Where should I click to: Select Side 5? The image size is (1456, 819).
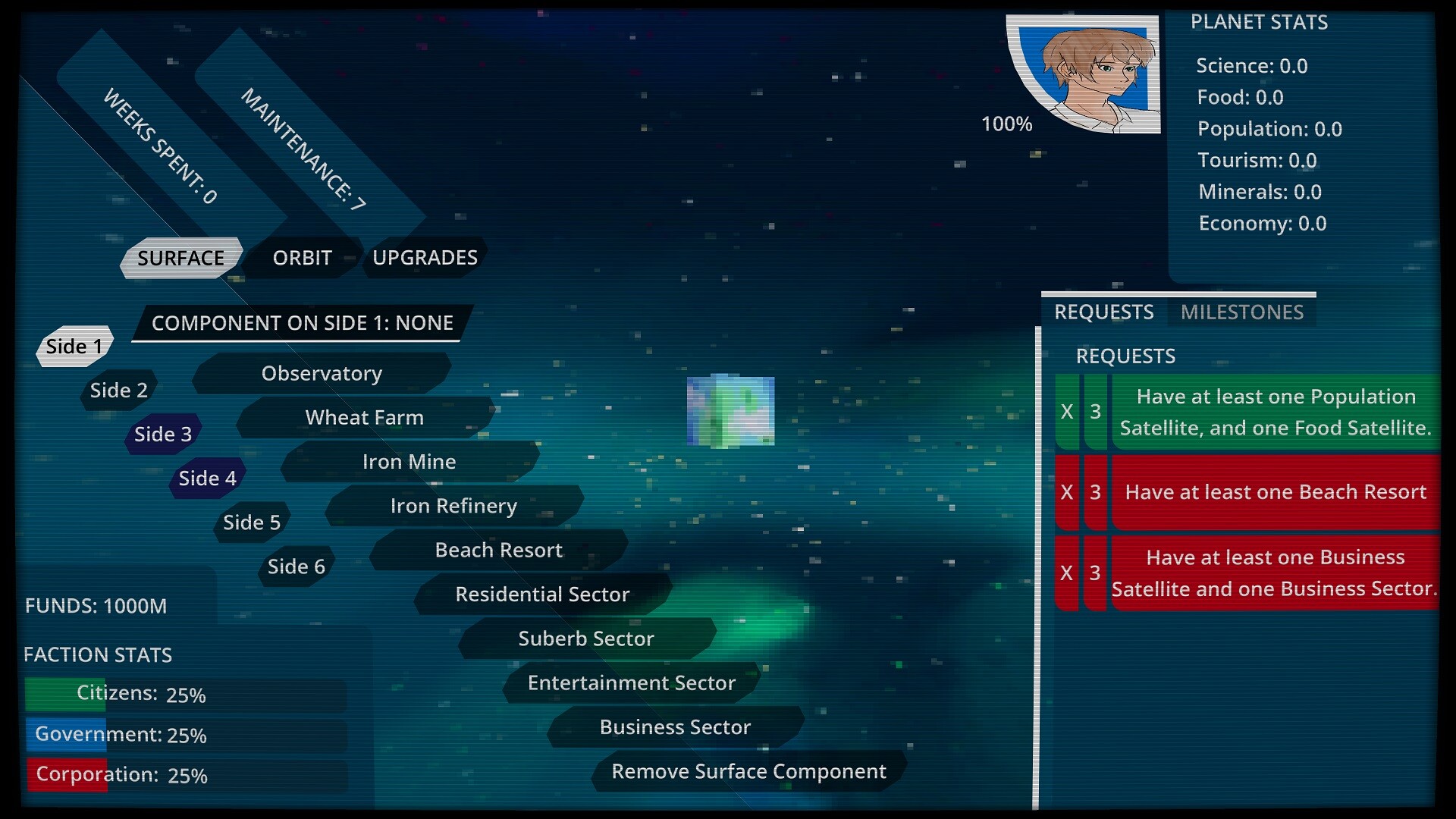tap(252, 522)
